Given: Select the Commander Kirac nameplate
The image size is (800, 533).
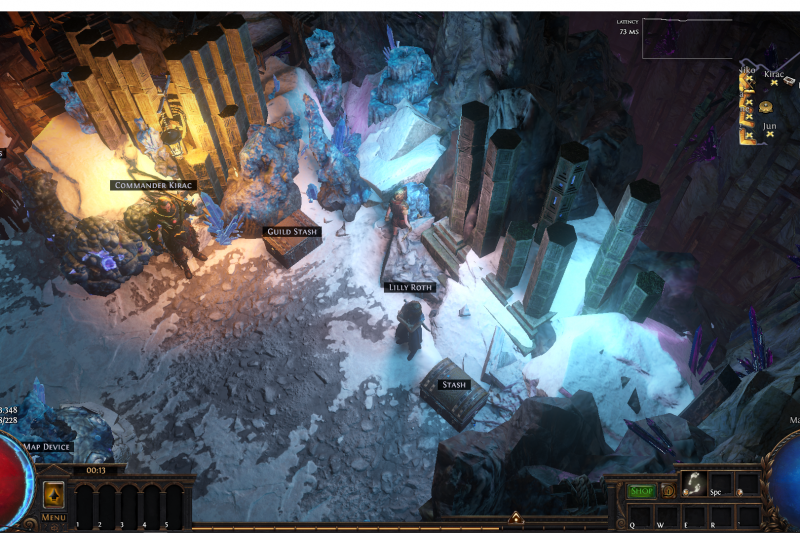Looking at the screenshot, I should (x=153, y=185).
